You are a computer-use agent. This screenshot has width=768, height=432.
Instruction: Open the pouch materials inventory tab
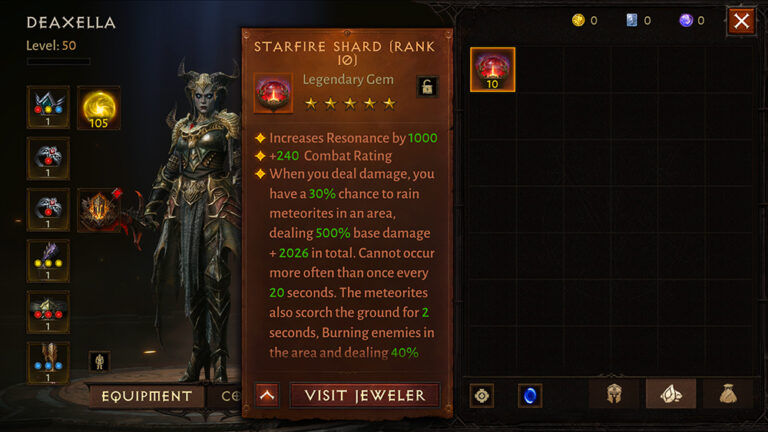pyautogui.click(x=727, y=395)
